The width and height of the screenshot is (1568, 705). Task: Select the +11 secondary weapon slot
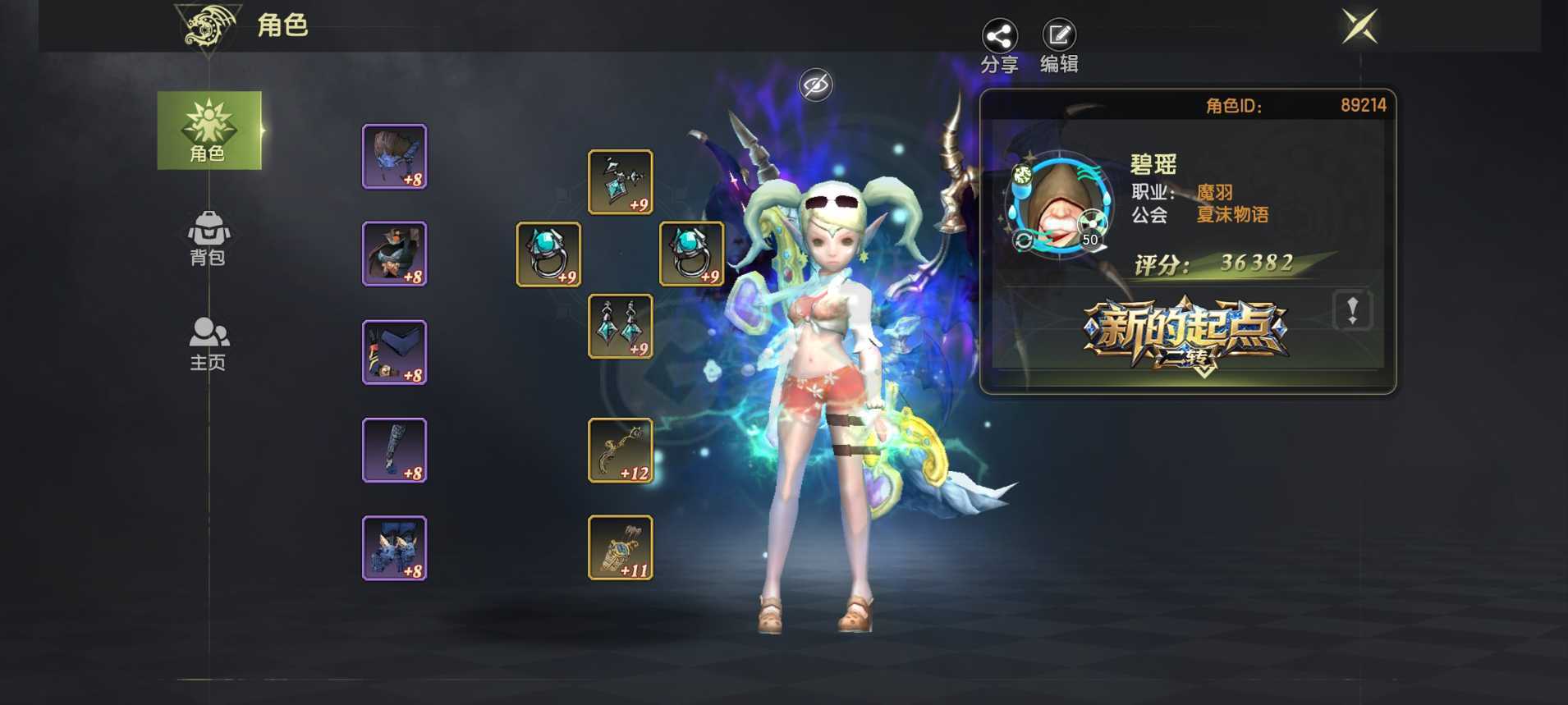point(620,547)
